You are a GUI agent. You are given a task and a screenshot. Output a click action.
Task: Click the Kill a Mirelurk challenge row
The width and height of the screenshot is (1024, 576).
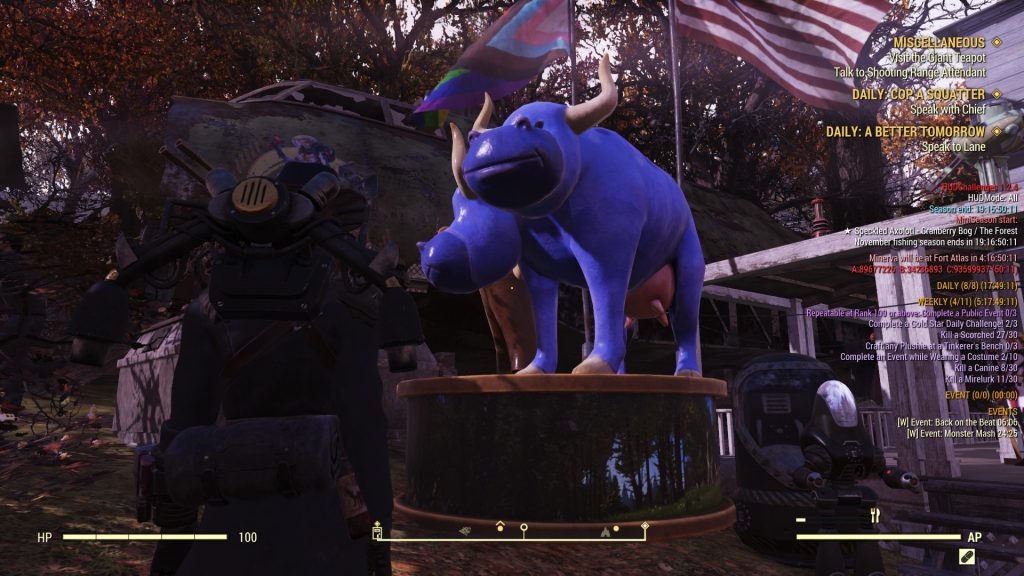pos(981,379)
